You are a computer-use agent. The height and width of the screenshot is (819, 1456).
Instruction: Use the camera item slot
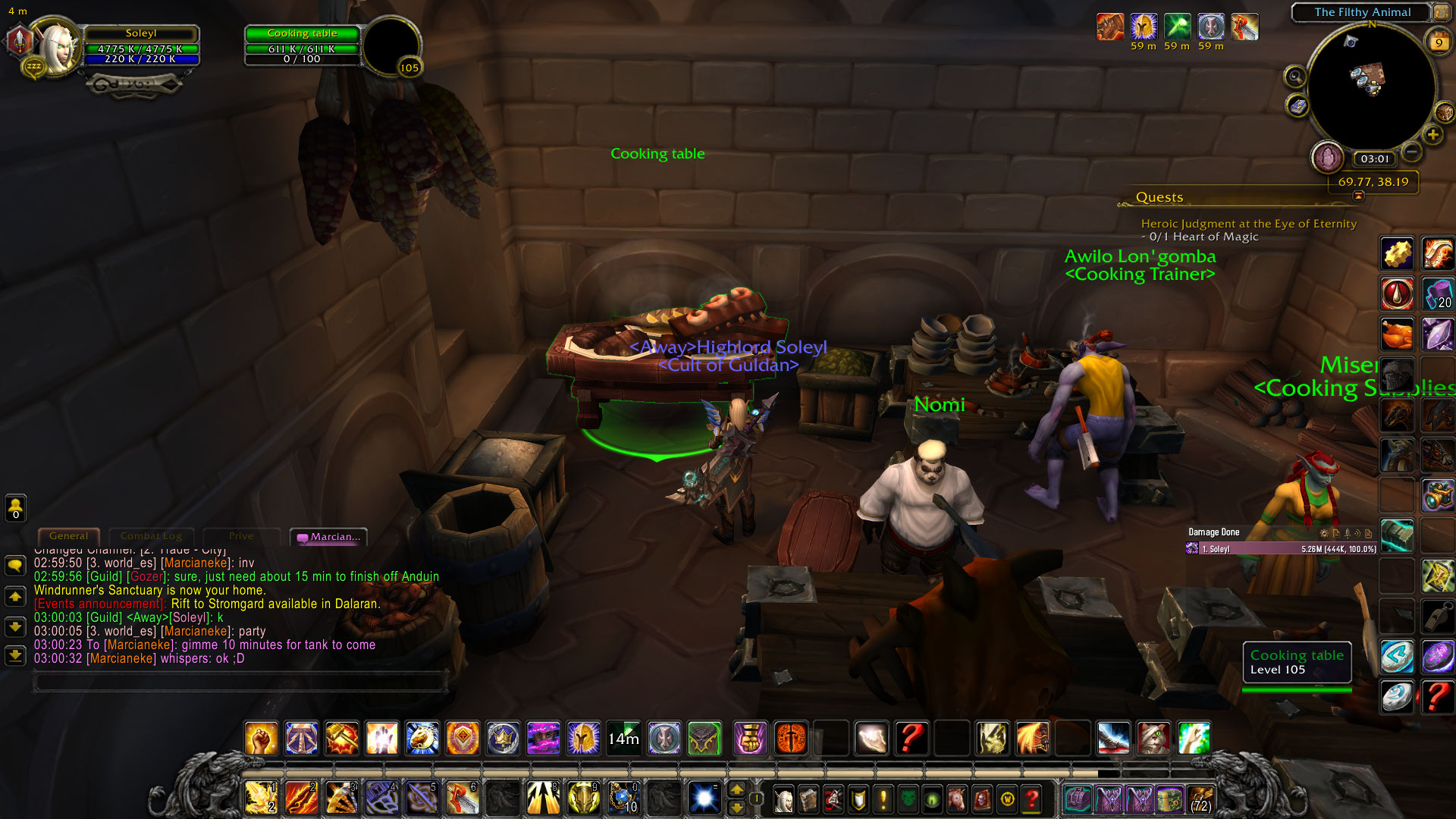(x=1438, y=494)
